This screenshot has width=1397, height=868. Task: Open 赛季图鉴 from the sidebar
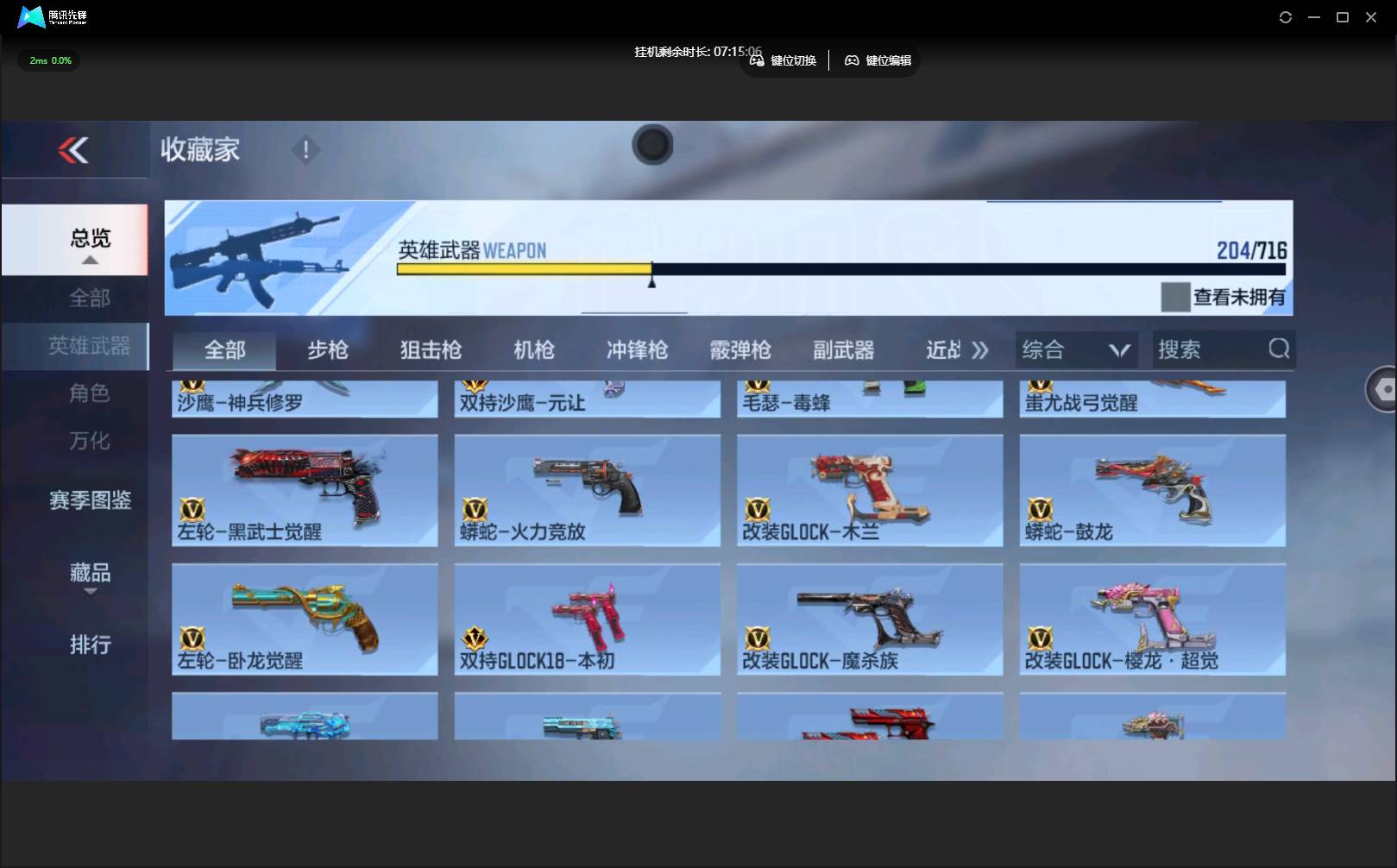(x=89, y=500)
